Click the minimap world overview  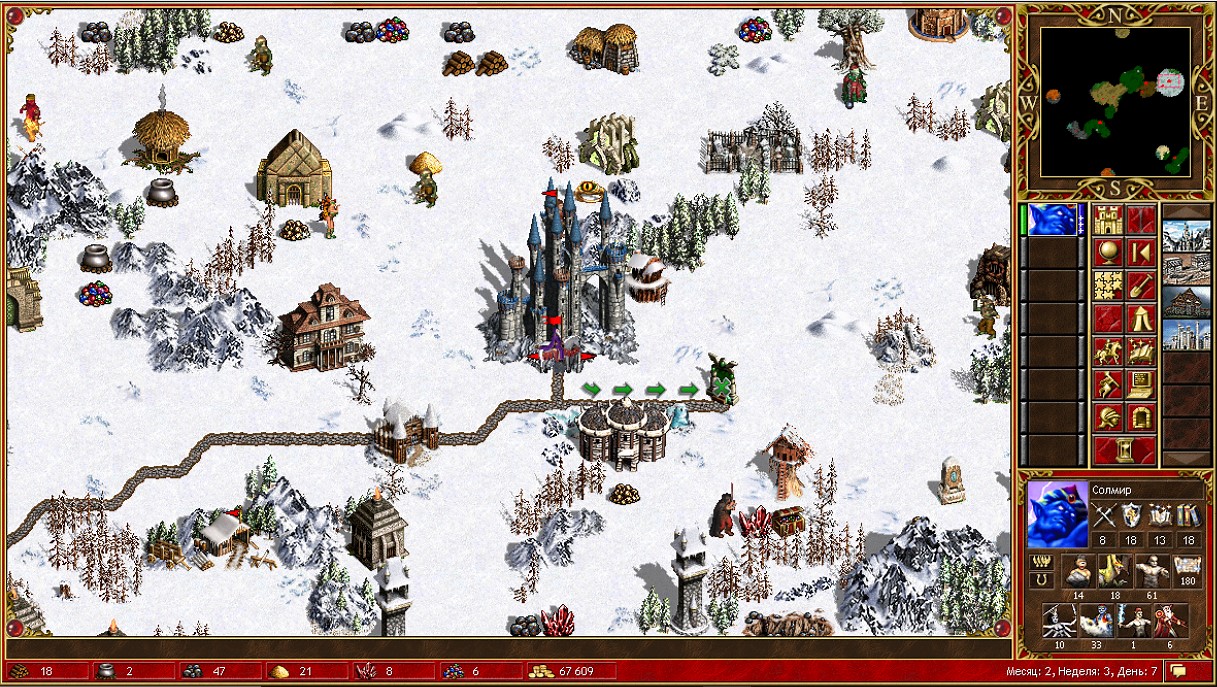(x=1115, y=101)
